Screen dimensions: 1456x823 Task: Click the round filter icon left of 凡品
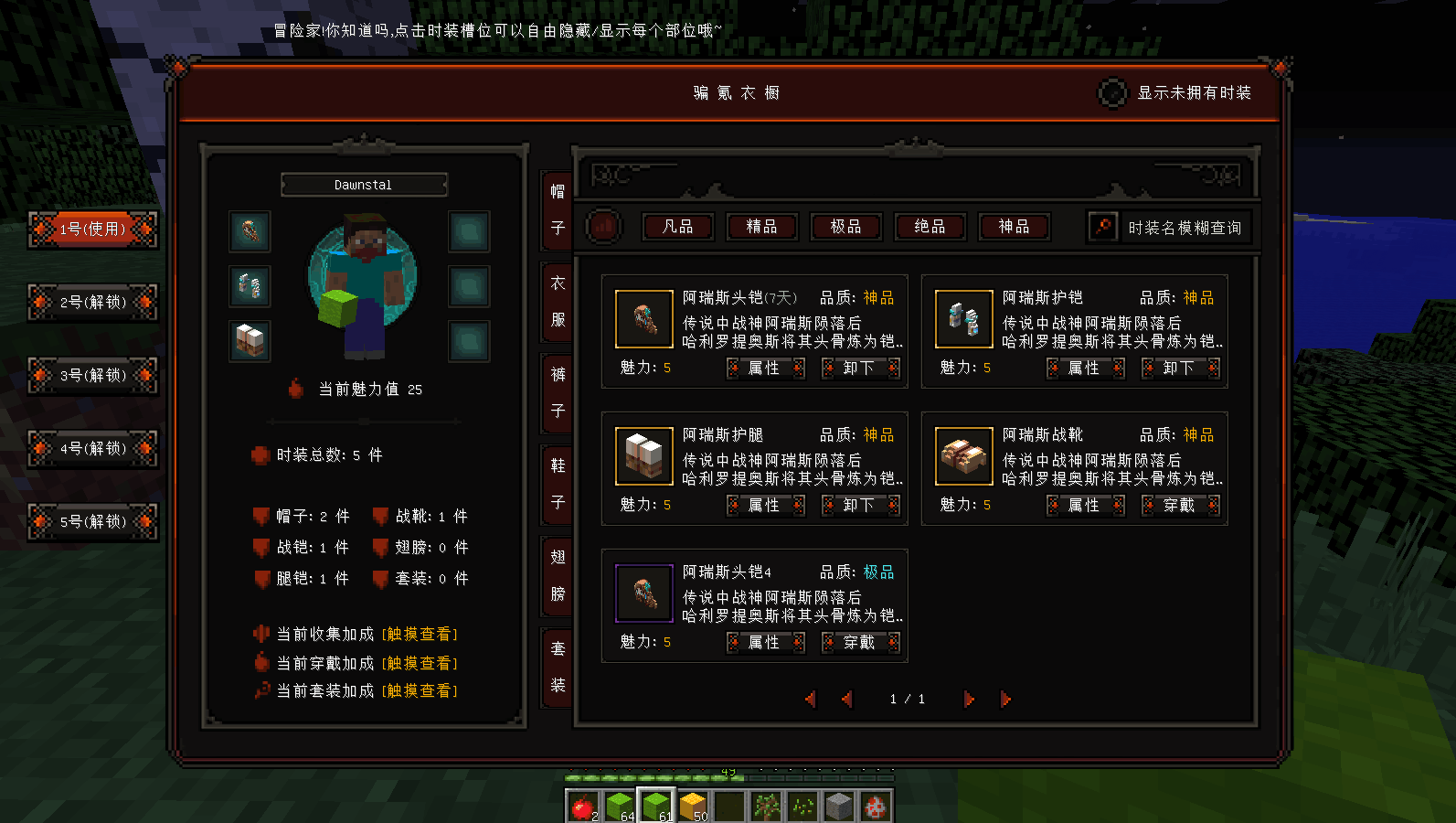pyautogui.click(x=603, y=227)
